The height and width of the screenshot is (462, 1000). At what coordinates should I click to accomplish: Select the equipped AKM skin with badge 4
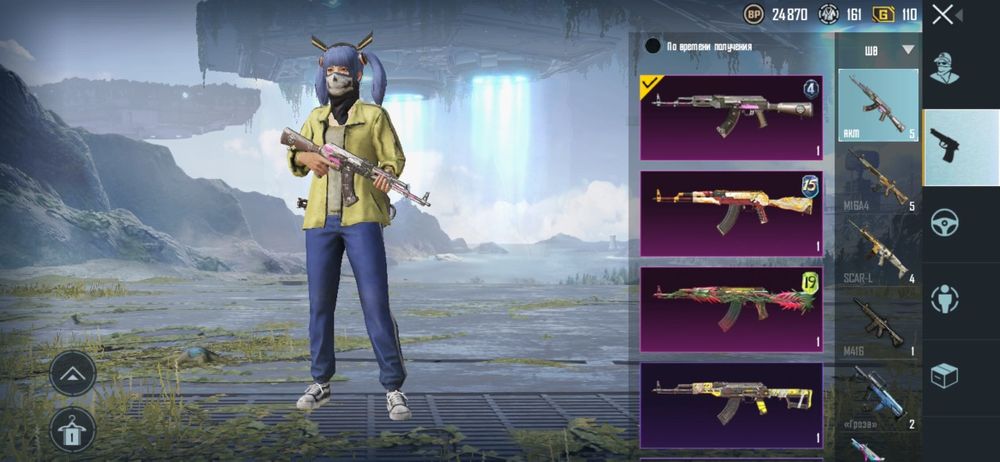pos(731,118)
